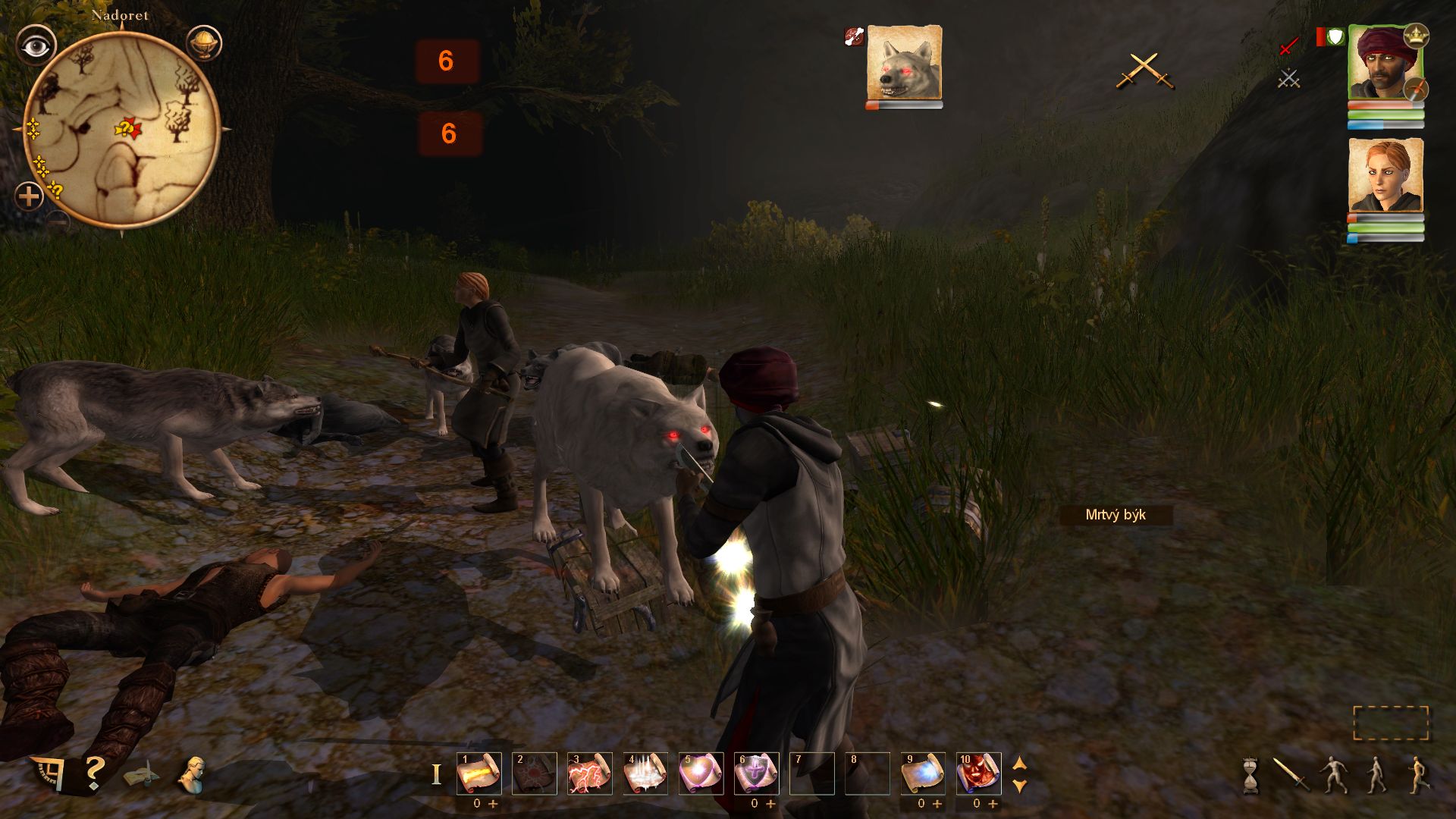The height and width of the screenshot is (819, 1456).
Task: Cast the flame scroll in quickslot 1
Action: tap(479, 773)
